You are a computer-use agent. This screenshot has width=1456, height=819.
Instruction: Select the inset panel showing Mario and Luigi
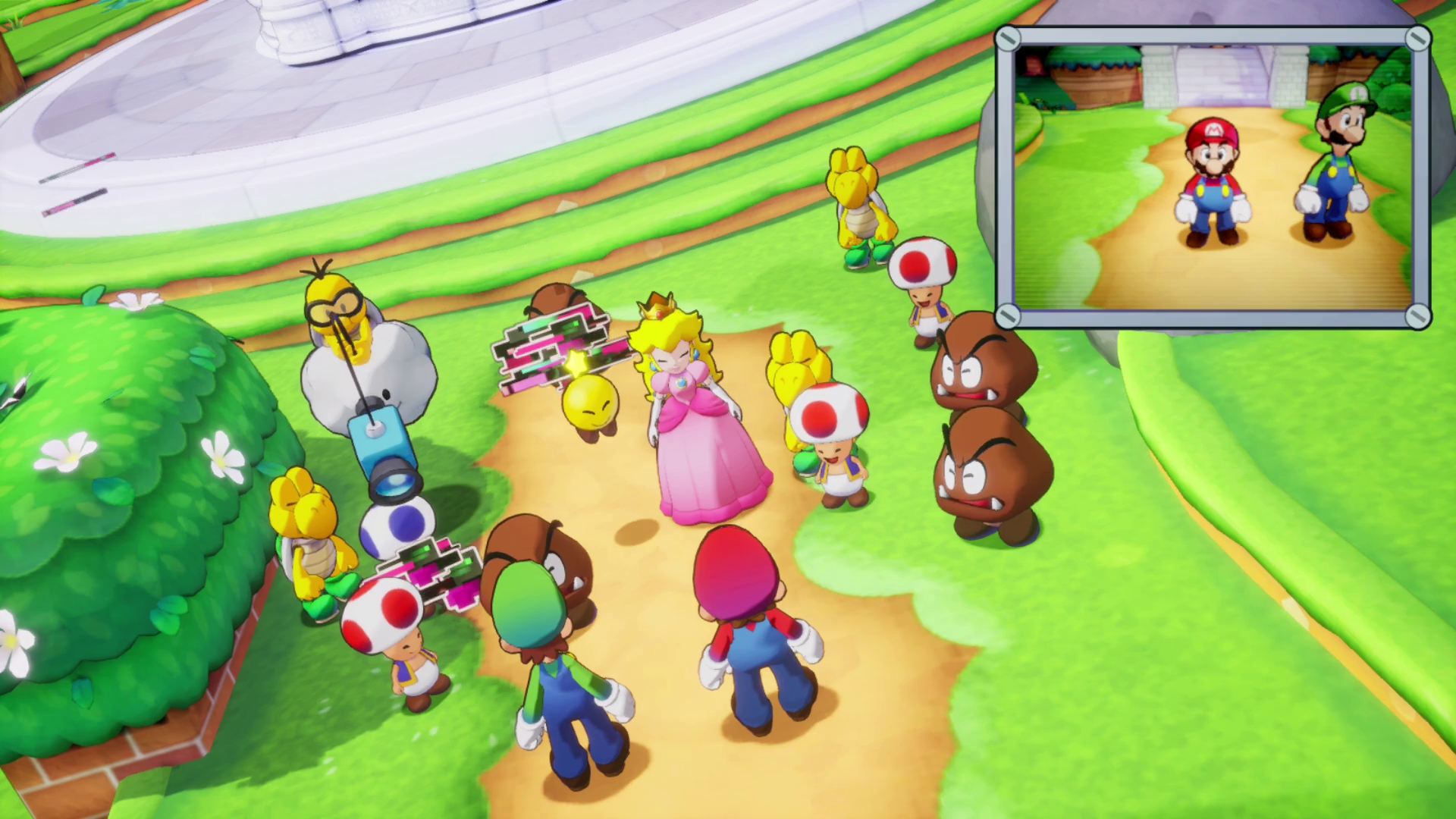1212,177
